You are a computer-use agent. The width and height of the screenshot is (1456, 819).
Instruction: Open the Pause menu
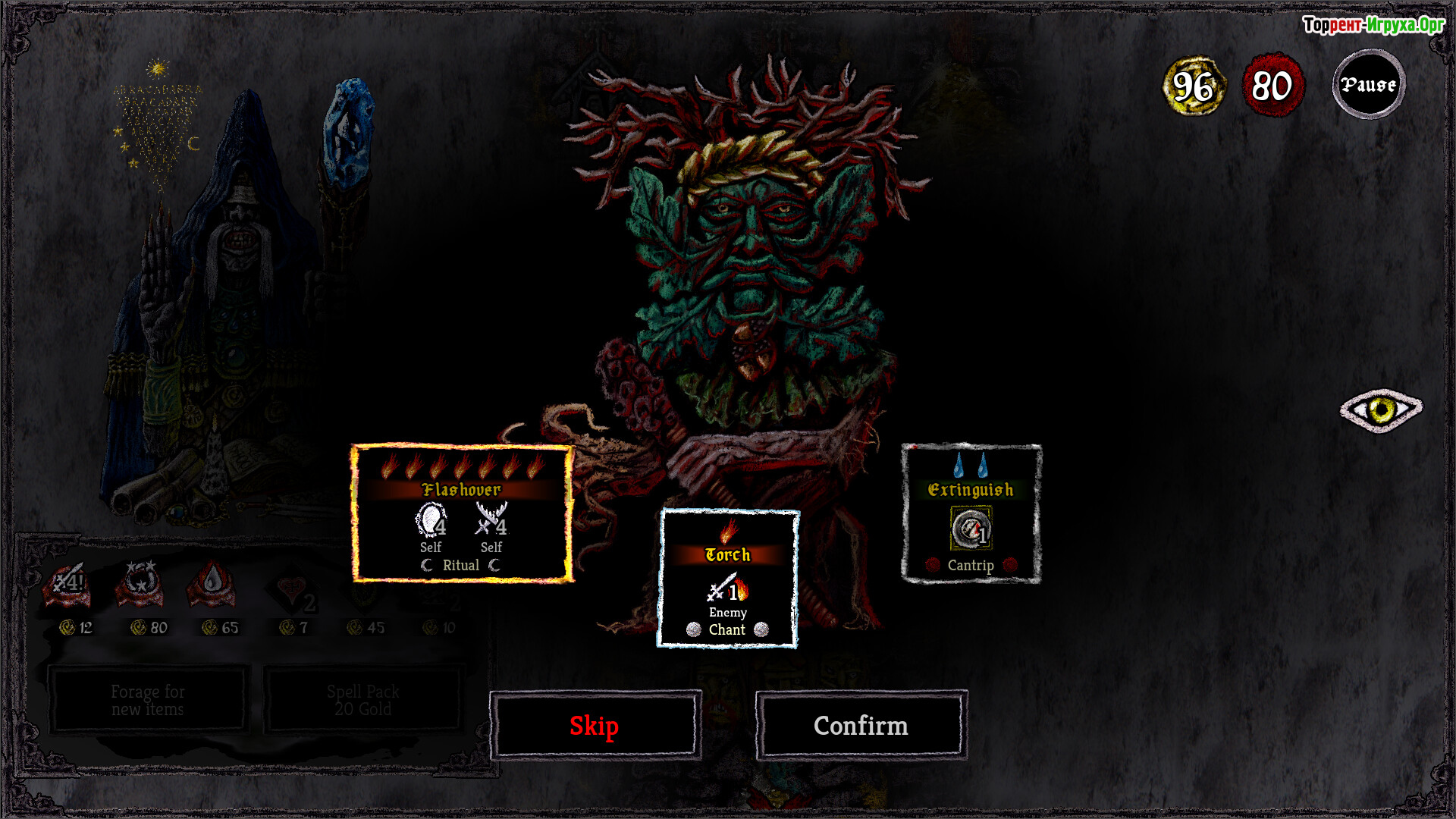pos(1368,84)
